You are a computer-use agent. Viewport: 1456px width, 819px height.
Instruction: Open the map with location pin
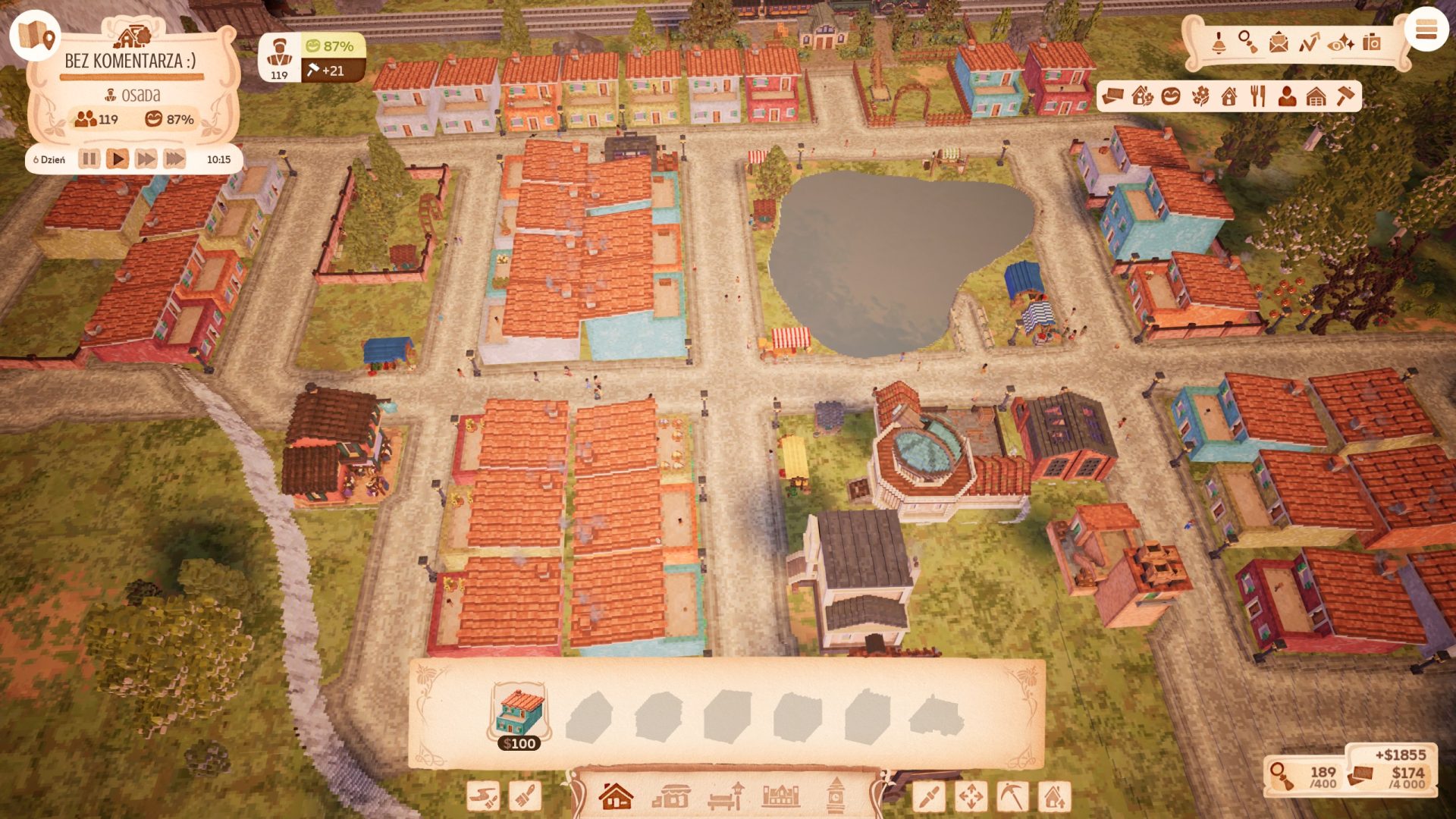(36, 36)
